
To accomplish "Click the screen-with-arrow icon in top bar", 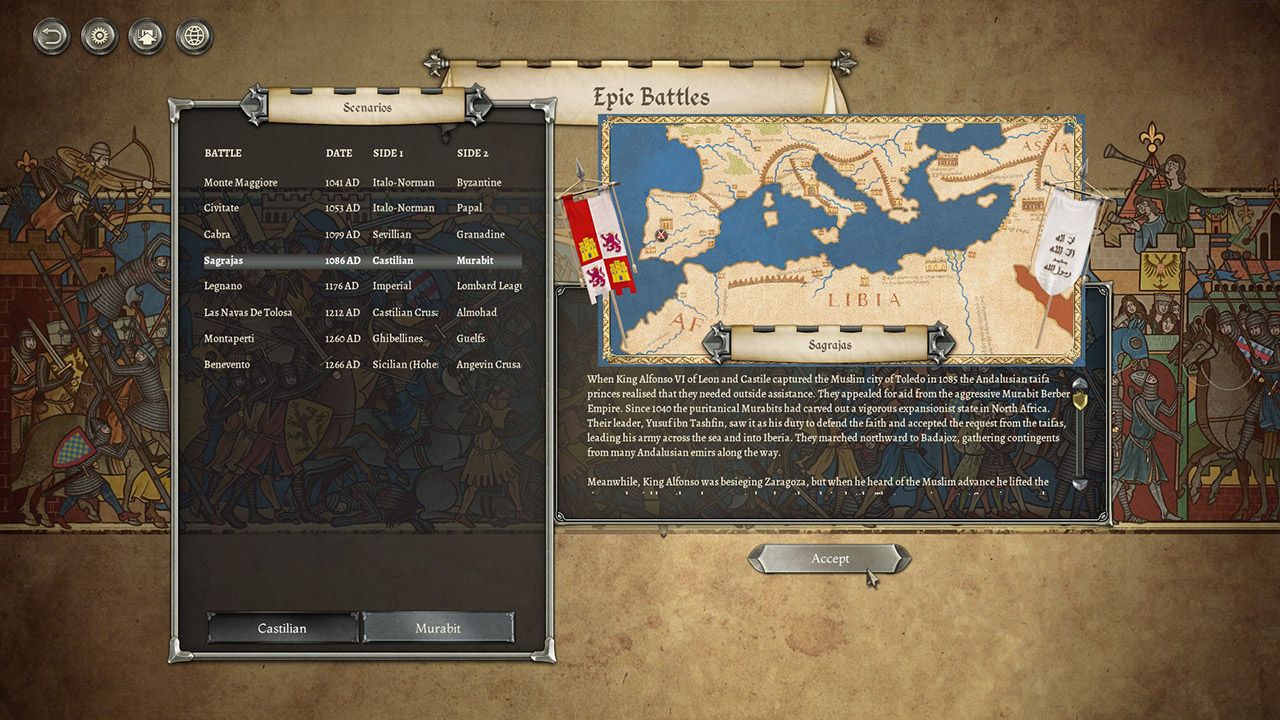I will (146, 38).
